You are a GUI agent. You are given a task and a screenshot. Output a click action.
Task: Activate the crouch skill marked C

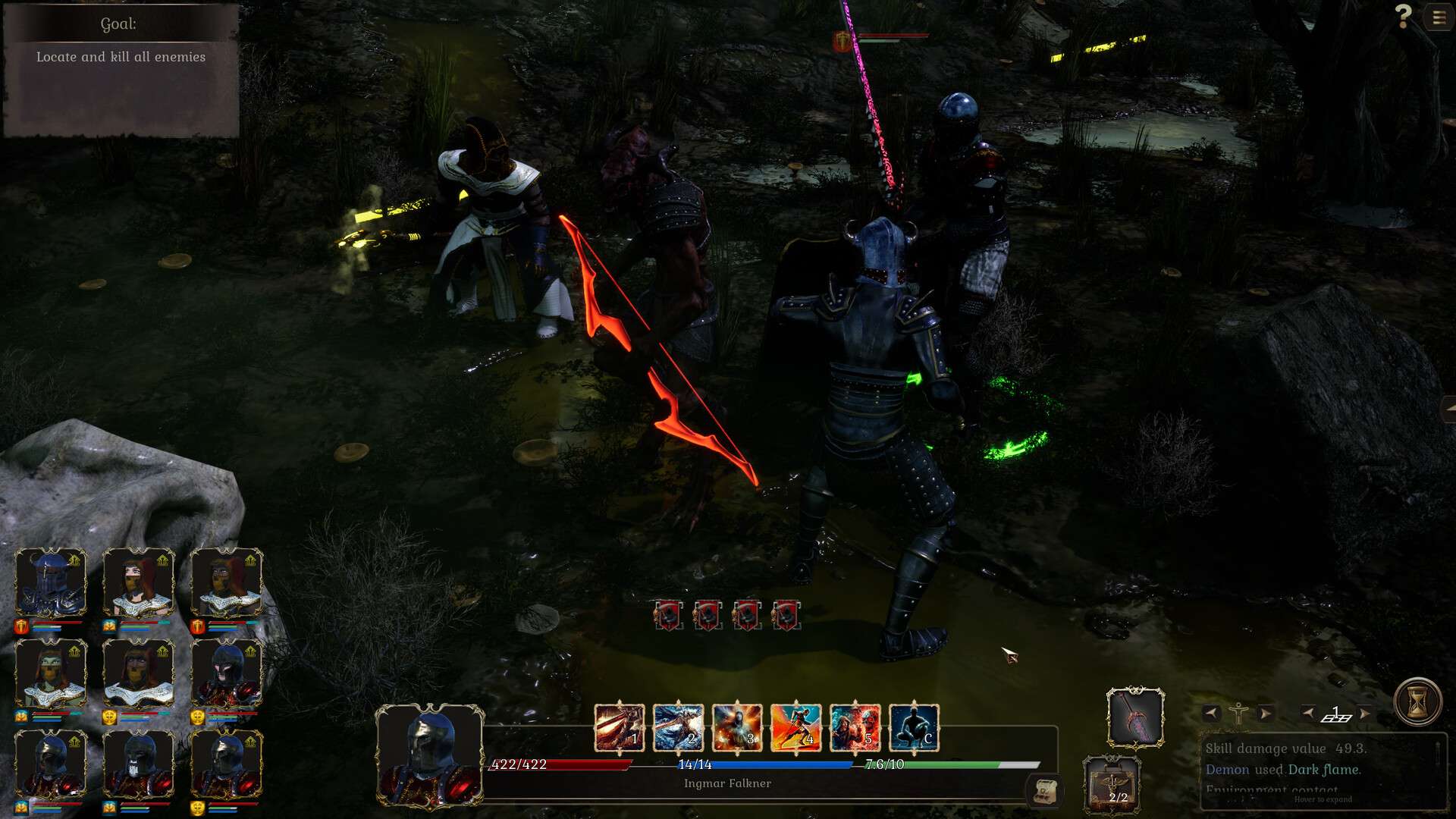(914, 728)
